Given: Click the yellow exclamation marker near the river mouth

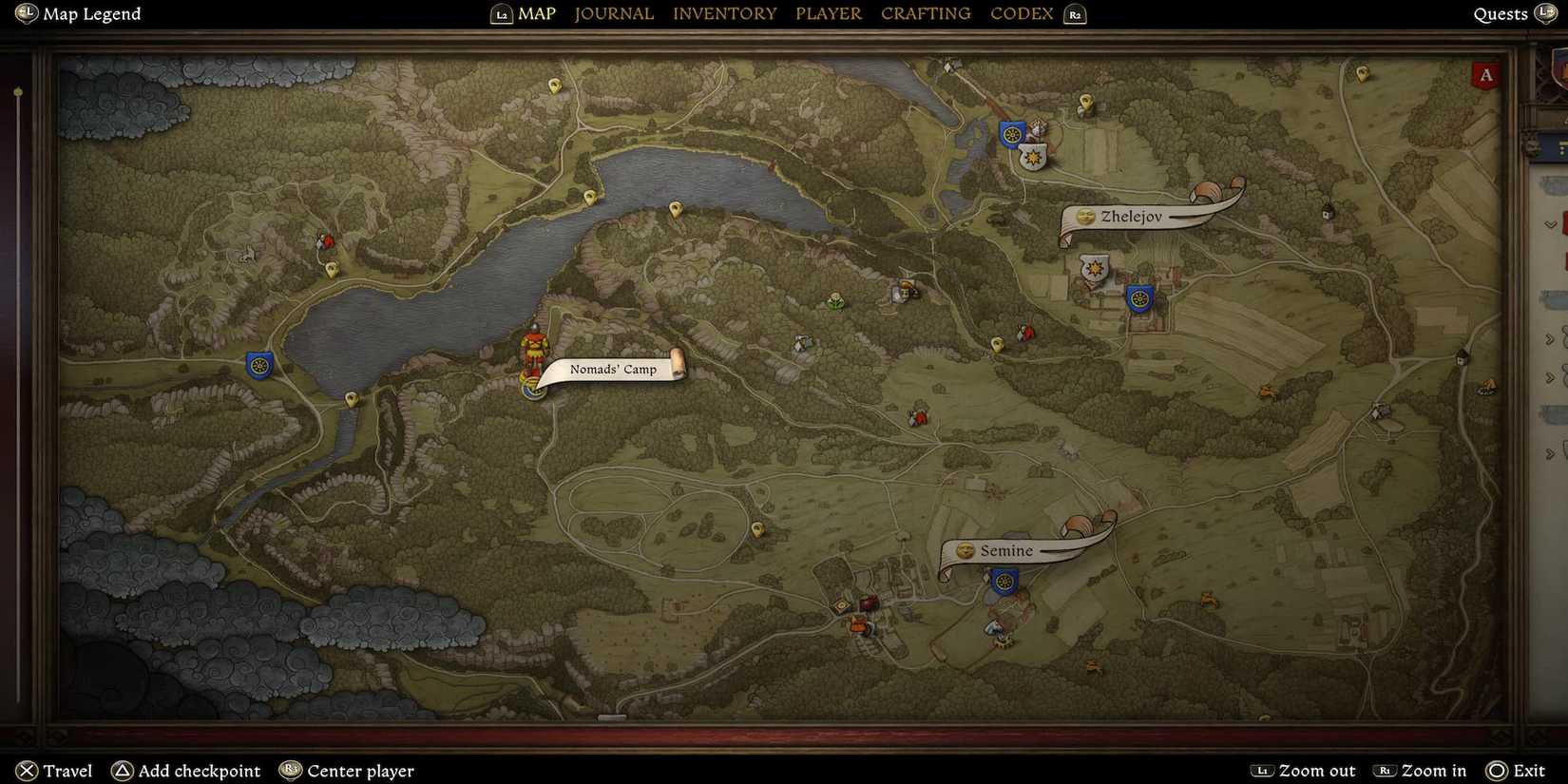Looking at the screenshot, I should coord(590,197).
